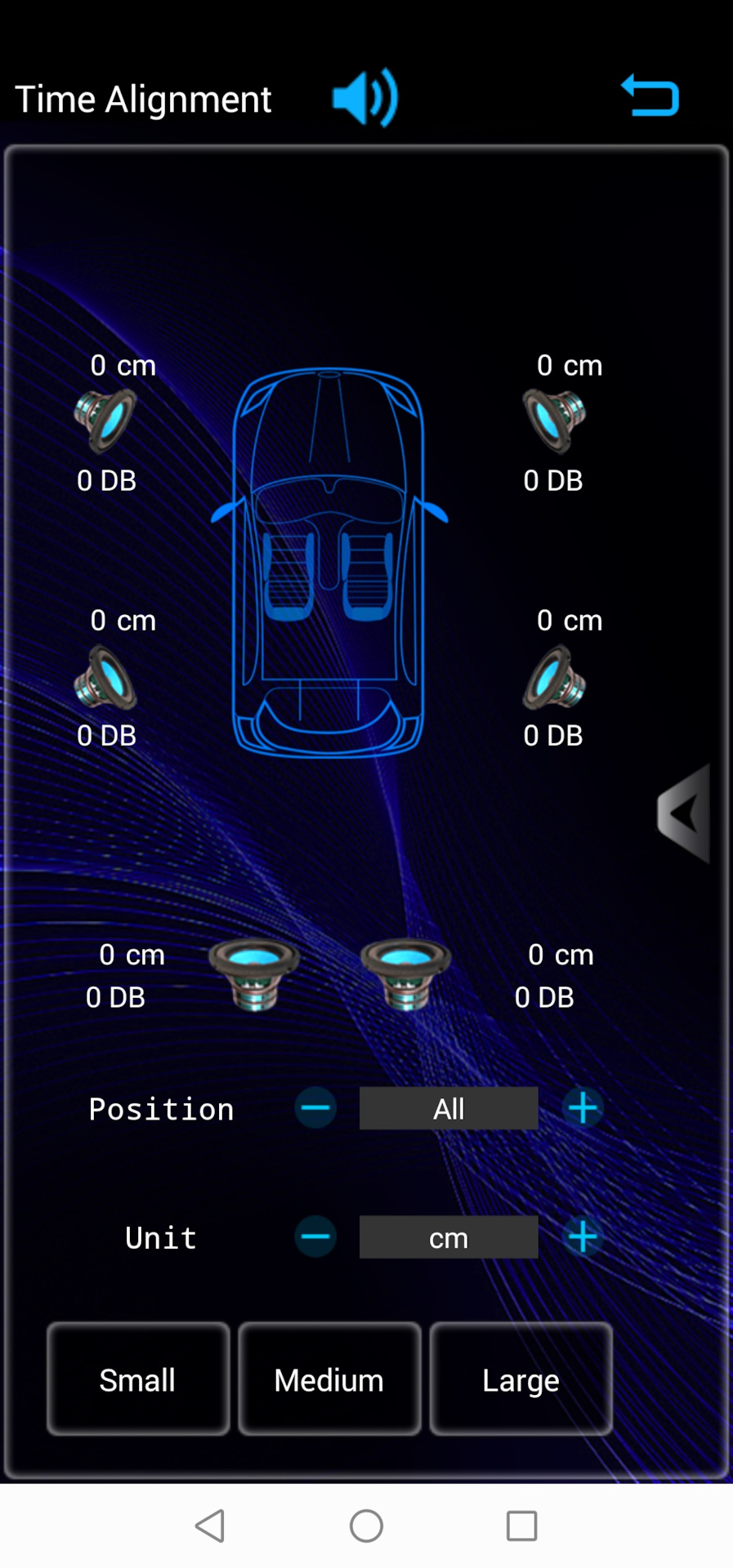The height and width of the screenshot is (1568, 733).
Task: Select the right subwoofer
Action: click(405, 973)
